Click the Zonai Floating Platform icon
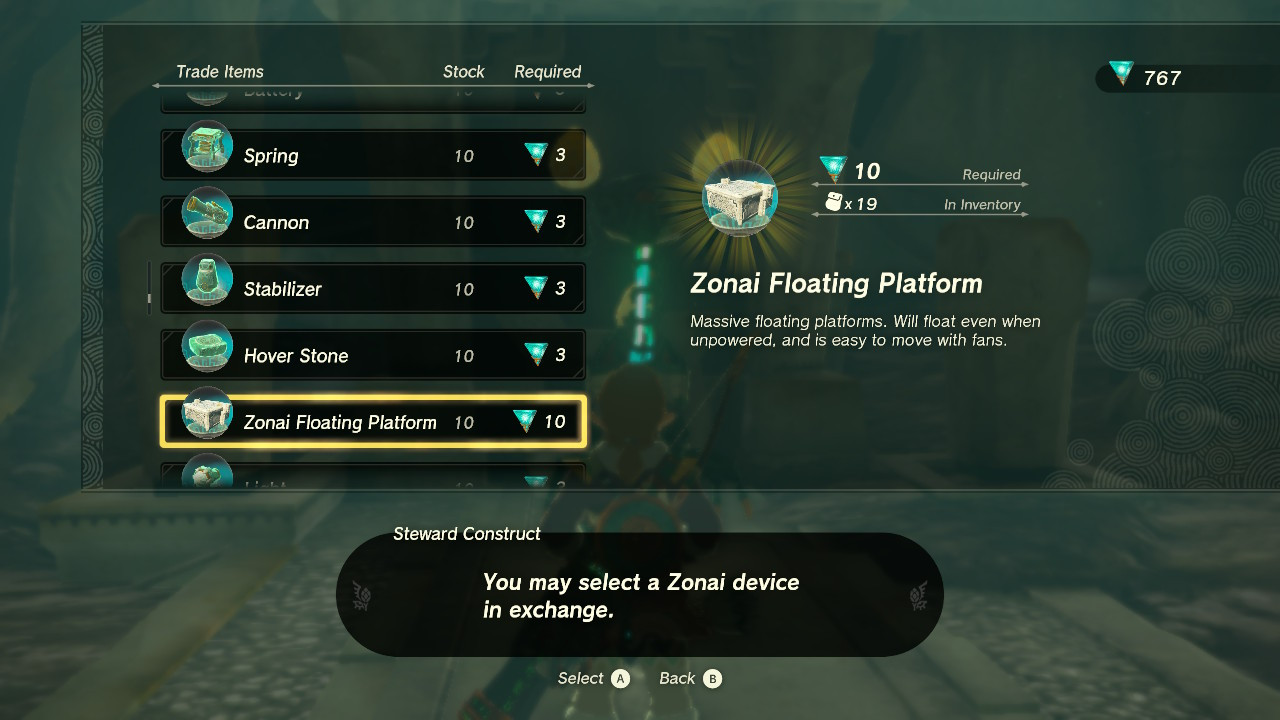Screen dimensions: 1280x720 click(x=206, y=415)
